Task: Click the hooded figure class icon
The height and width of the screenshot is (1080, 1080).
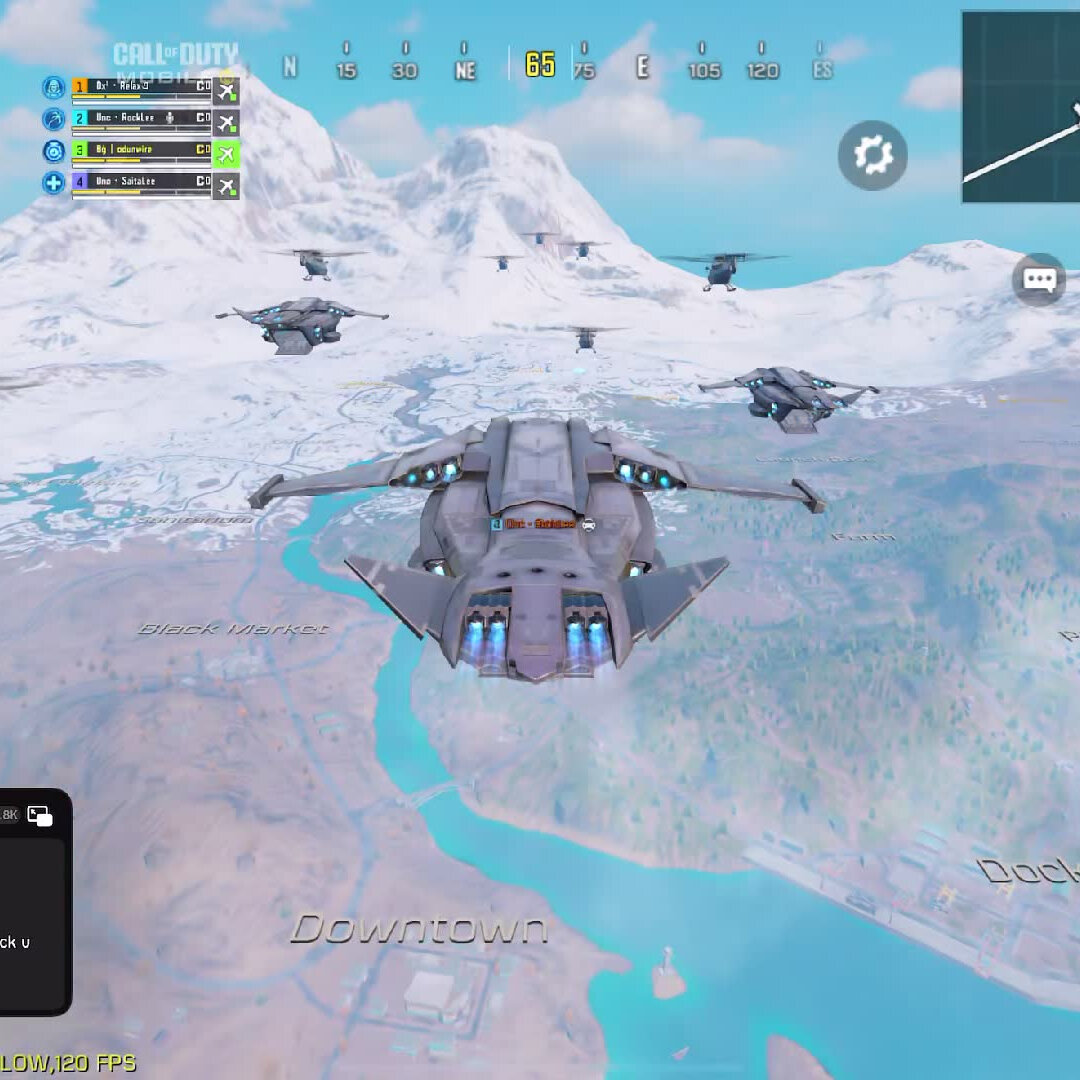Action: coord(53,88)
